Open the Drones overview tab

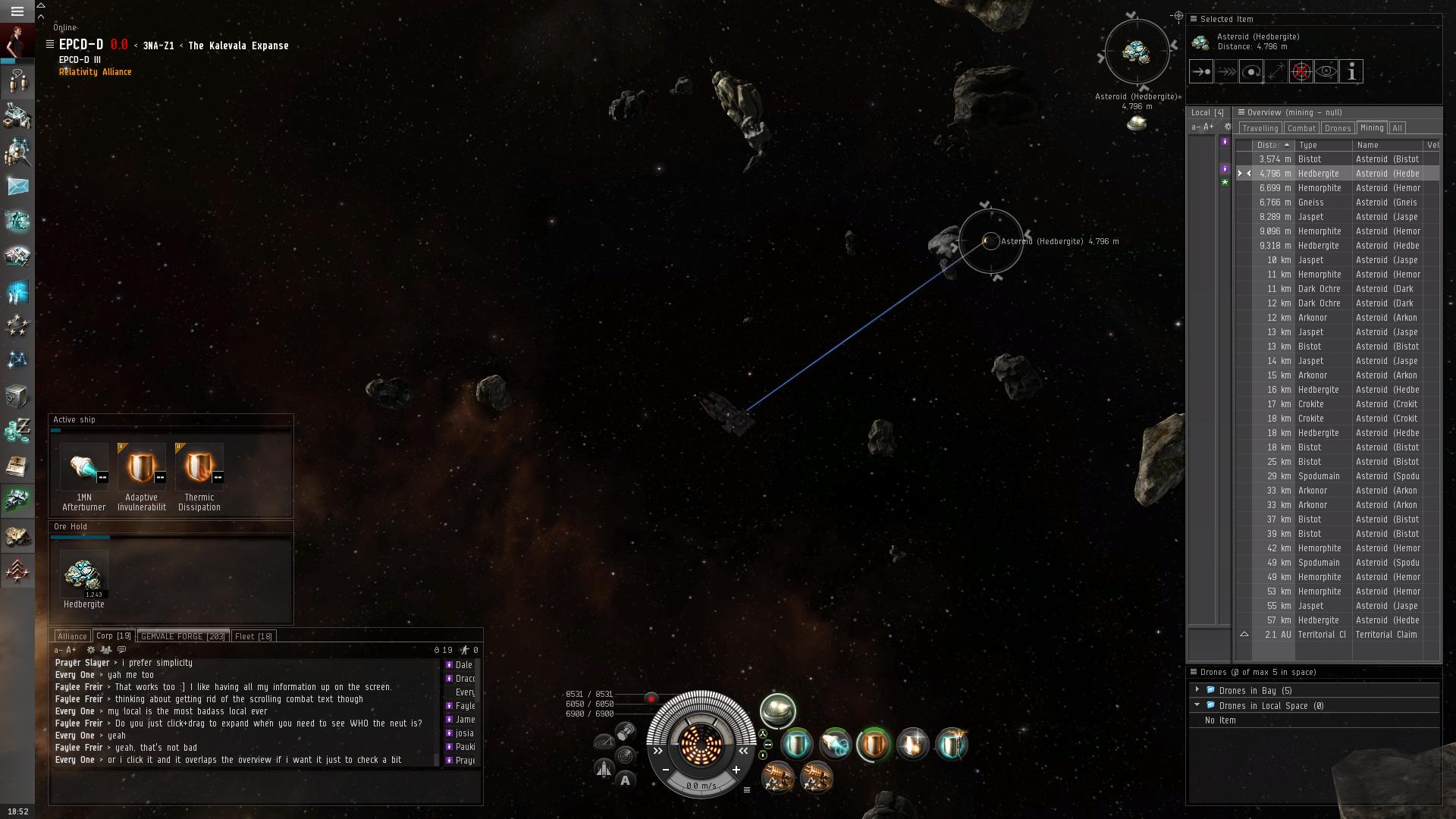tap(1338, 128)
